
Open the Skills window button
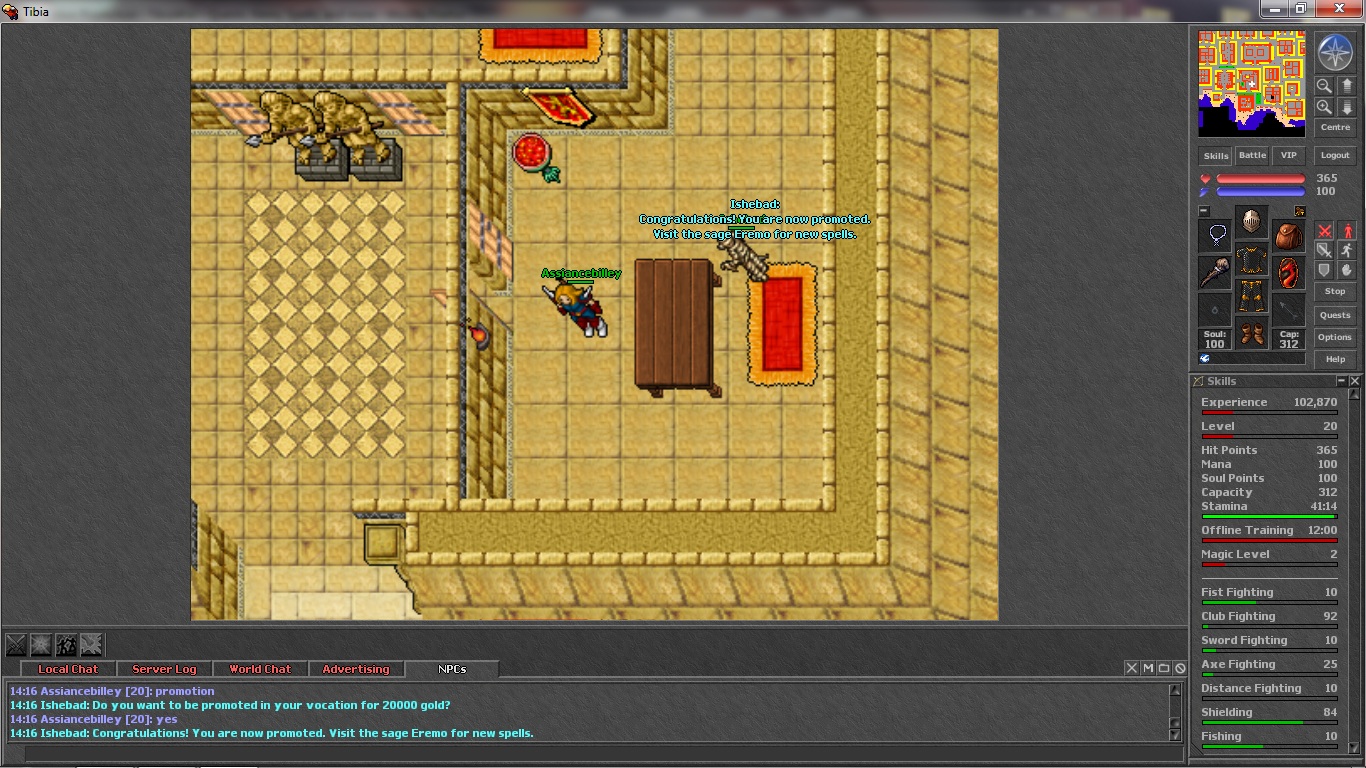point(1215,156)
